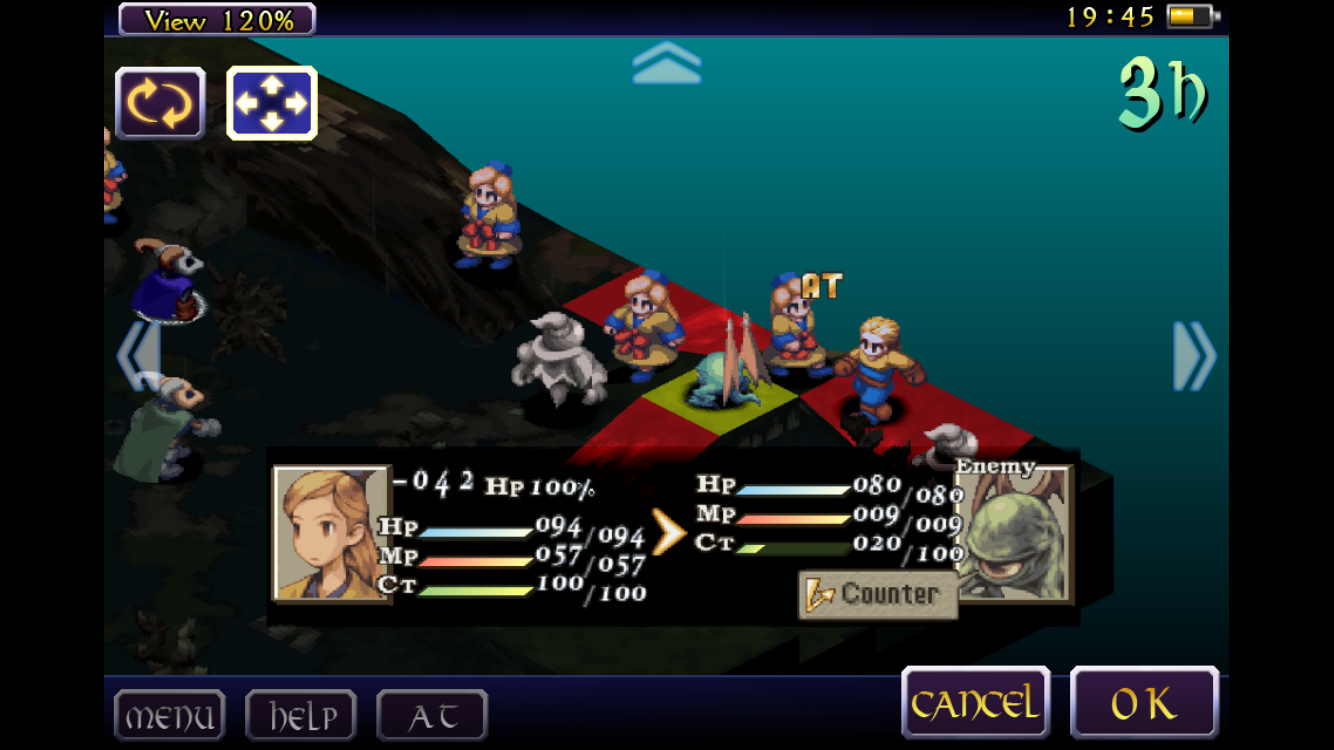
Task: Tap the View 120% zoom label
Action: click(217, 19)
